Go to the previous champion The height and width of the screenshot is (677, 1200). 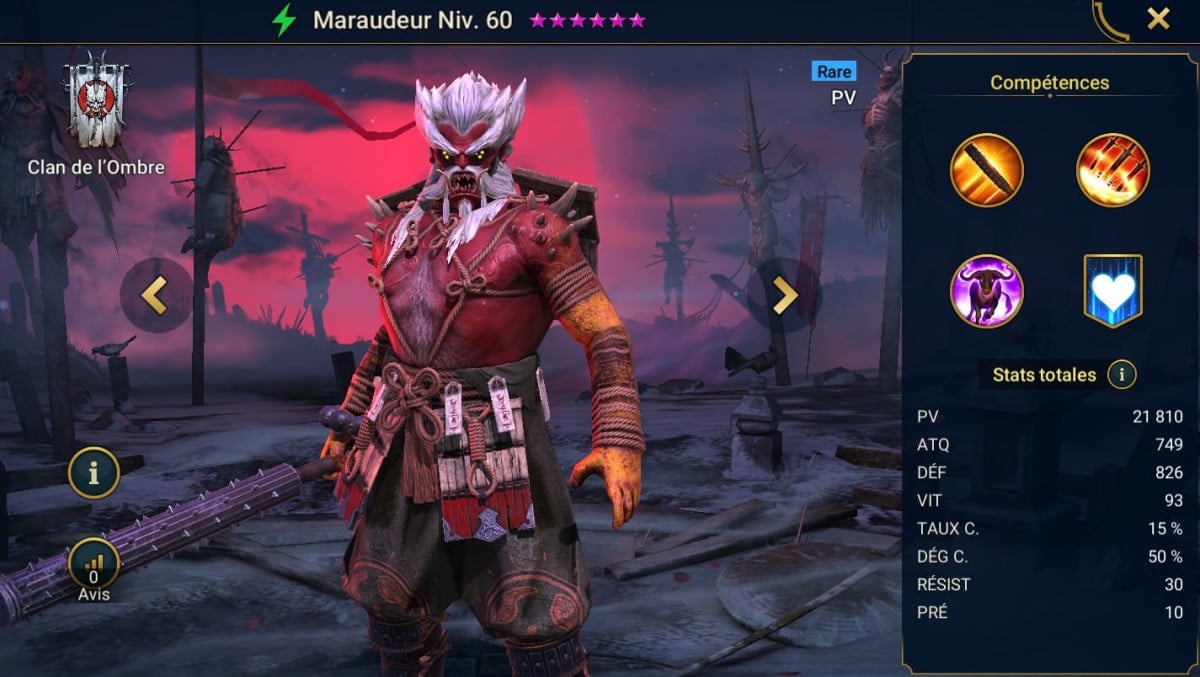pyautogui.click(x=155, y=295)
